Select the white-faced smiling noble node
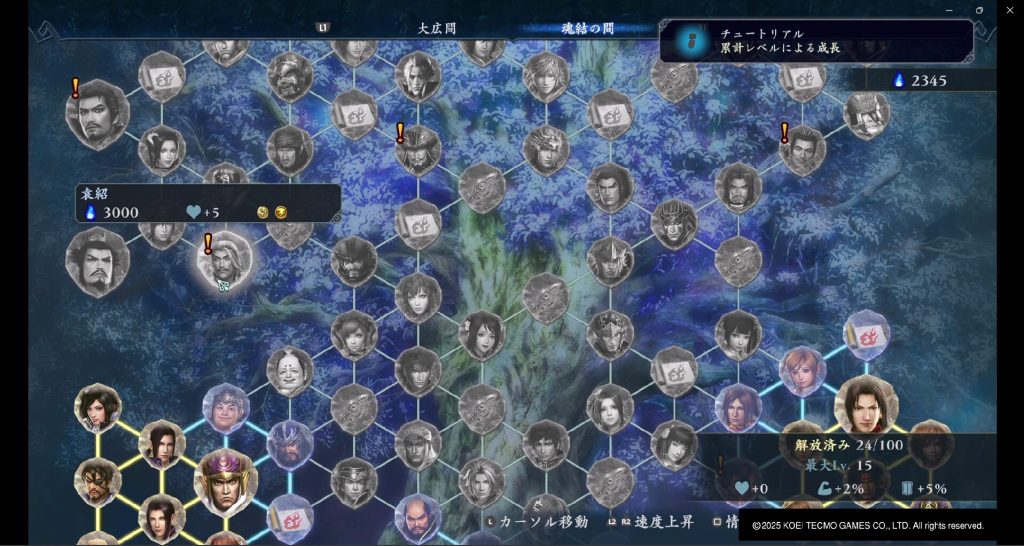Image resolution: width=1024 pixels, height=546 pixels. click(x=290, y=372)
